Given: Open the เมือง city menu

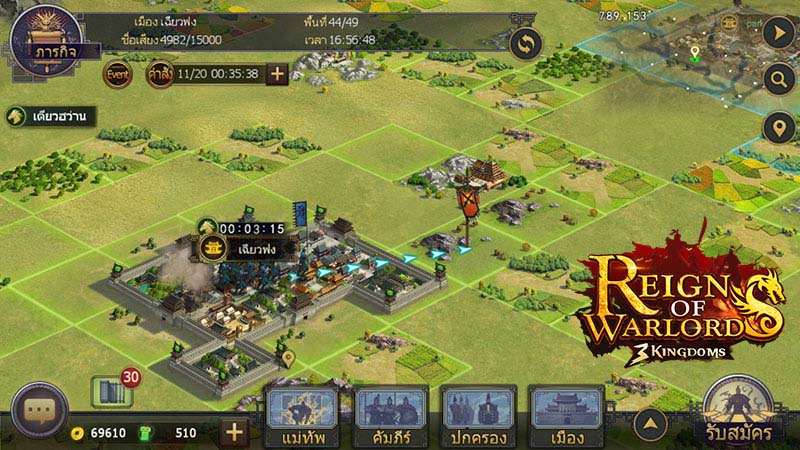Looking at the screenshot, I should pyautogui.click(x=566, y=416).
